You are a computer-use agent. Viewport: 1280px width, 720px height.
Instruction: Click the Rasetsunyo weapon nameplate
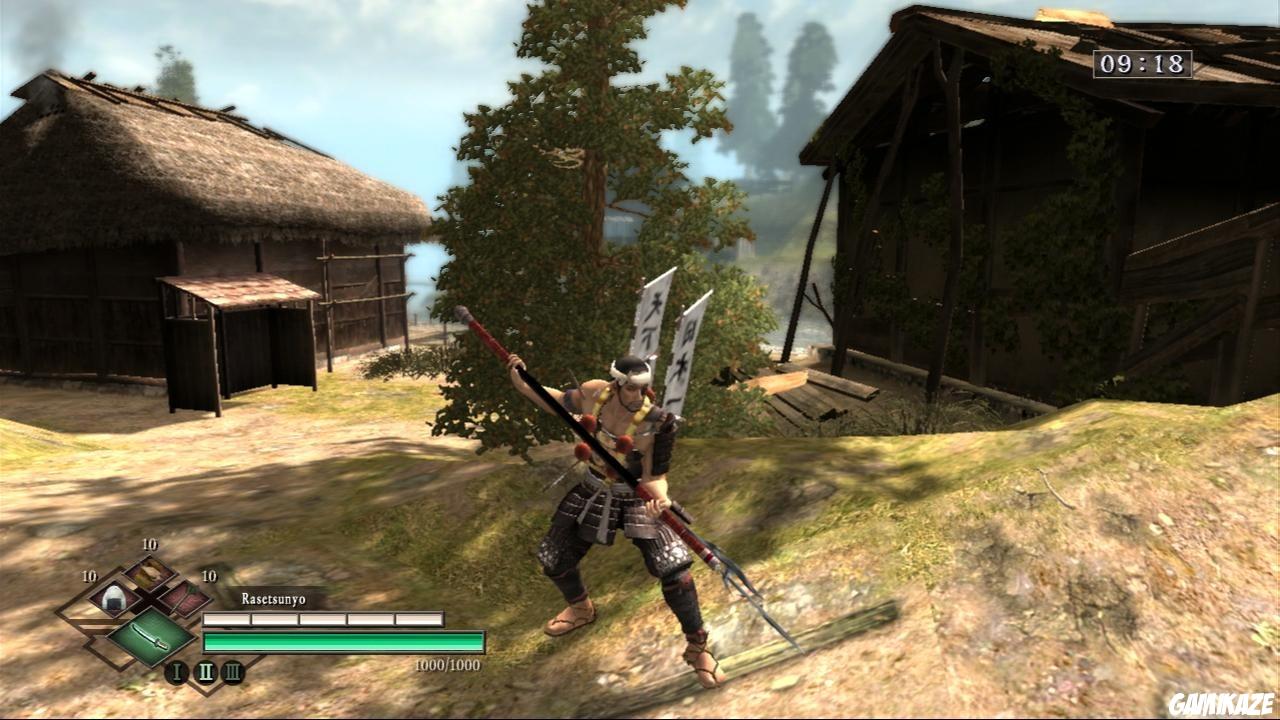click(x=273, y=599)
